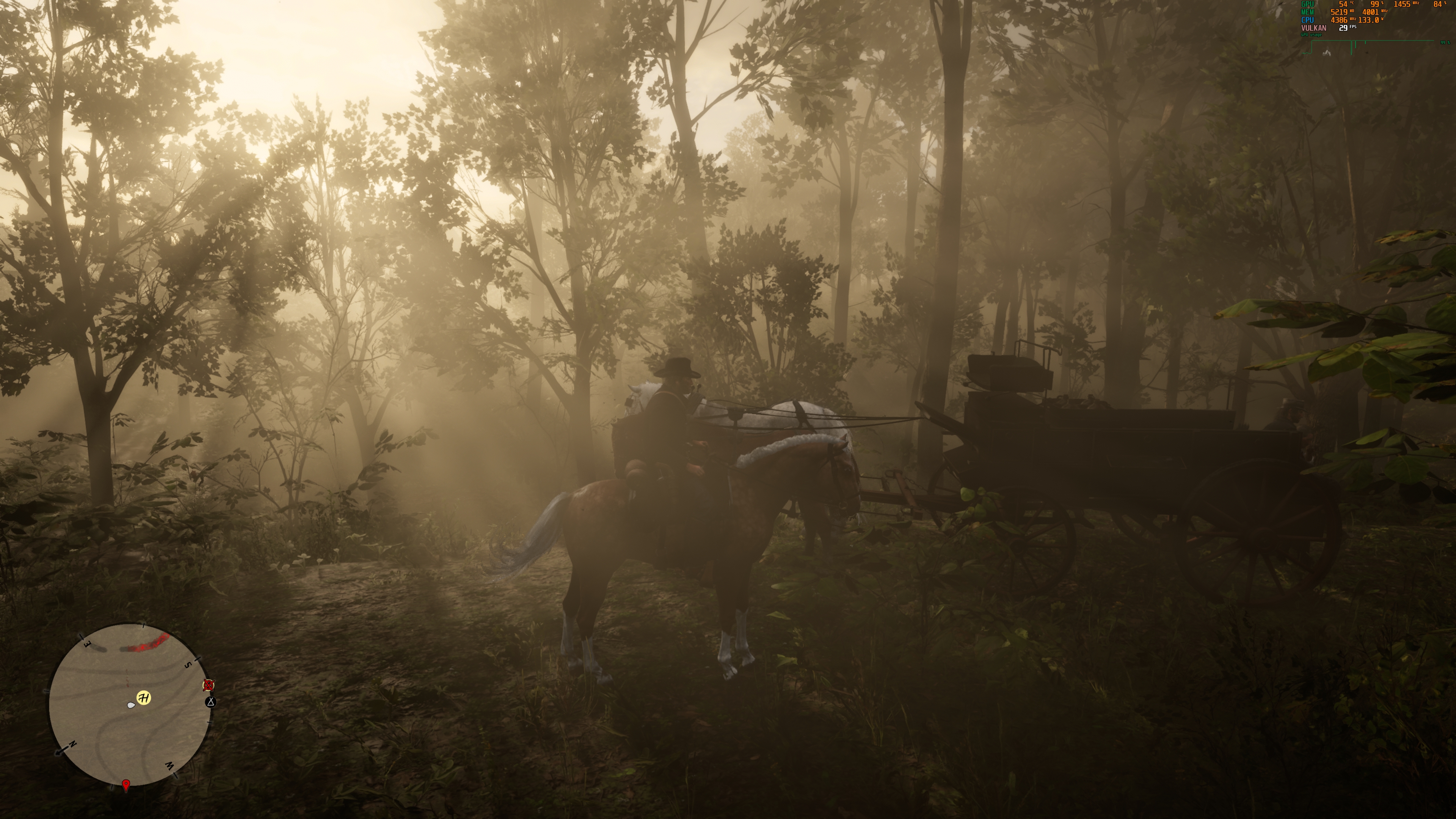Select the S compass marker on the minimap
The width and height of the screenshot is (1456, 819).
click(188, 665)
